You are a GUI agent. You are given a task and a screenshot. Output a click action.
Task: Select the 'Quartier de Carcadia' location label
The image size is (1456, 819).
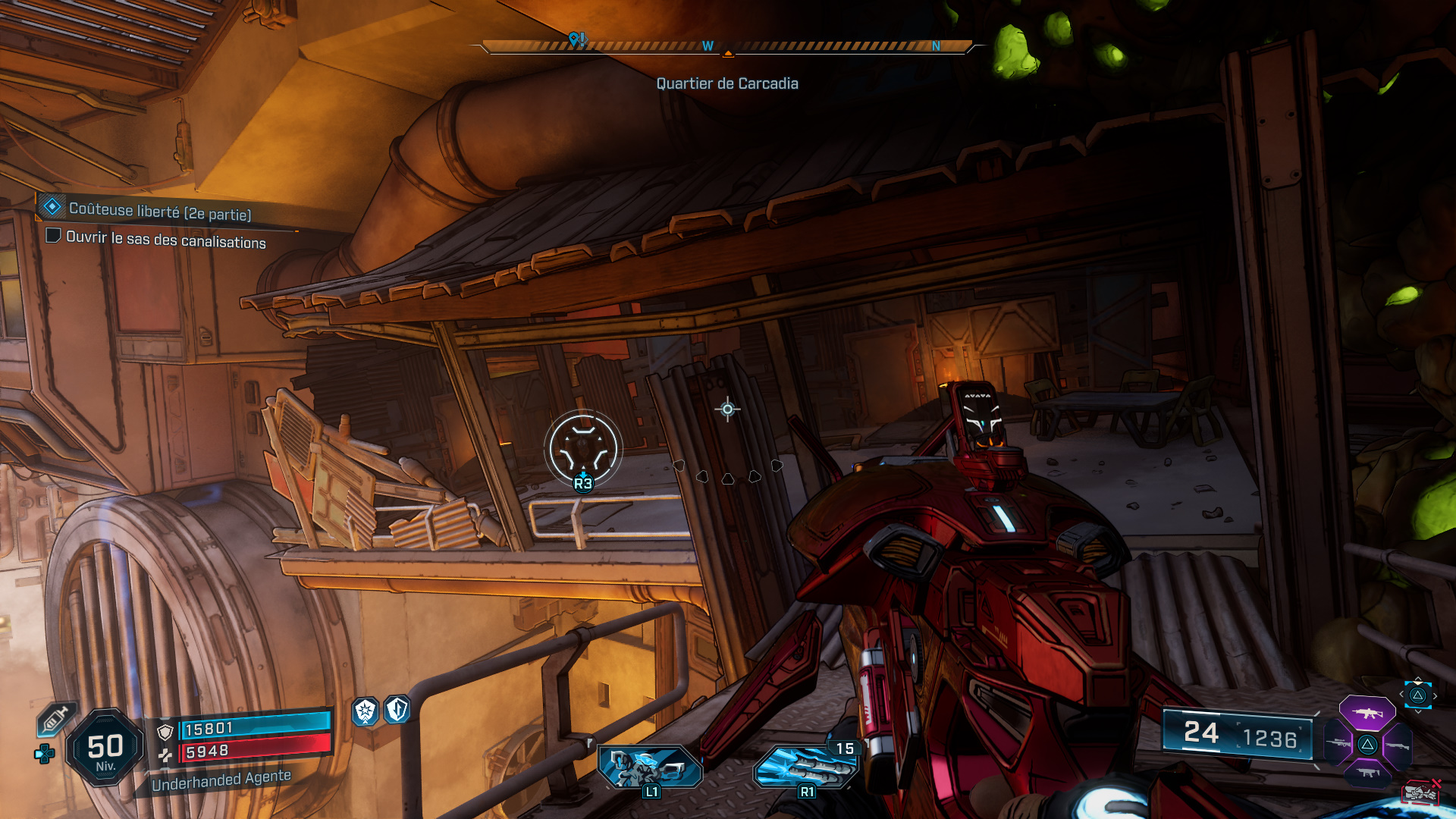point(727,83)
